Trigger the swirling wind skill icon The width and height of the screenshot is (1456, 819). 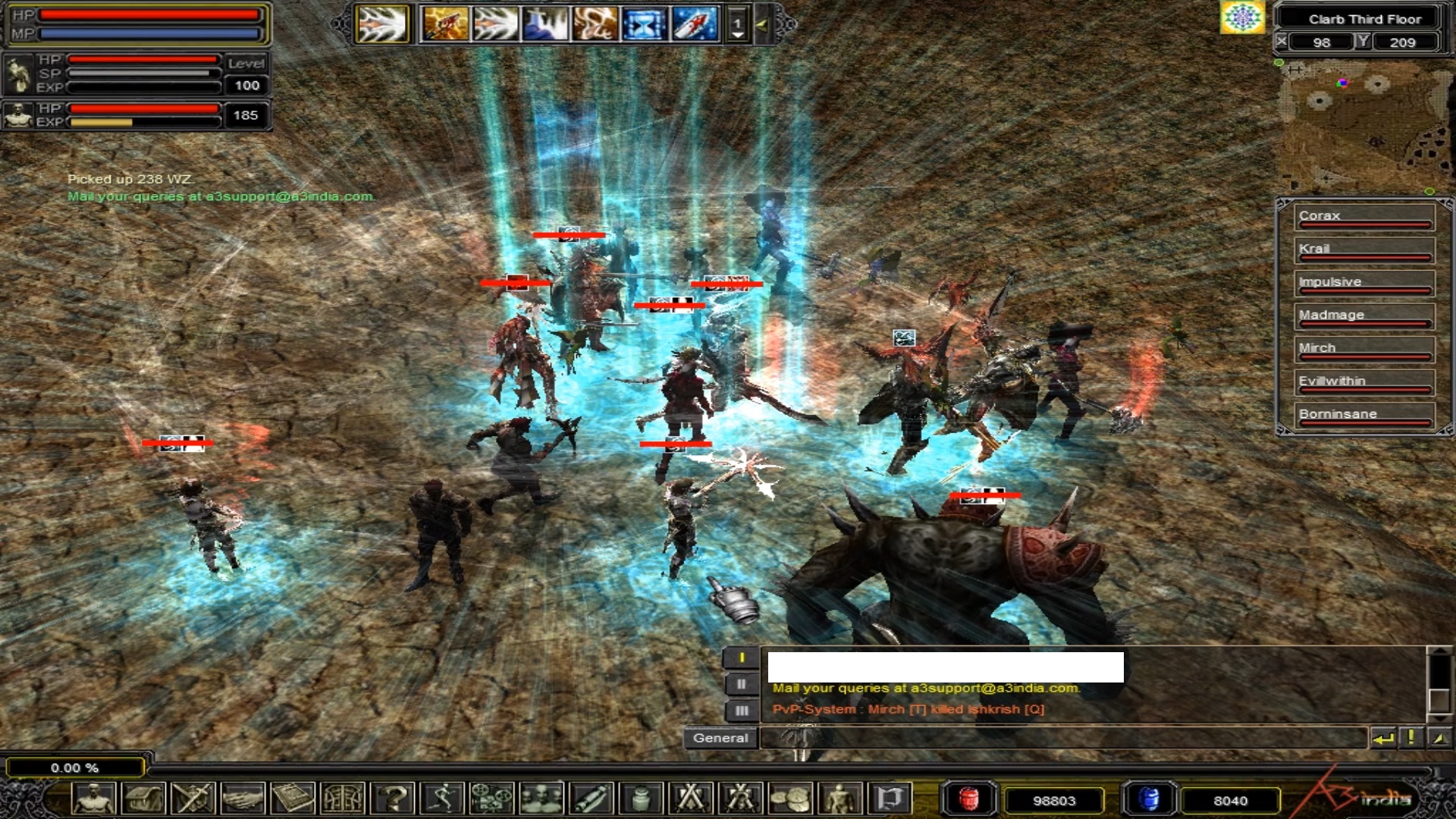594,24
